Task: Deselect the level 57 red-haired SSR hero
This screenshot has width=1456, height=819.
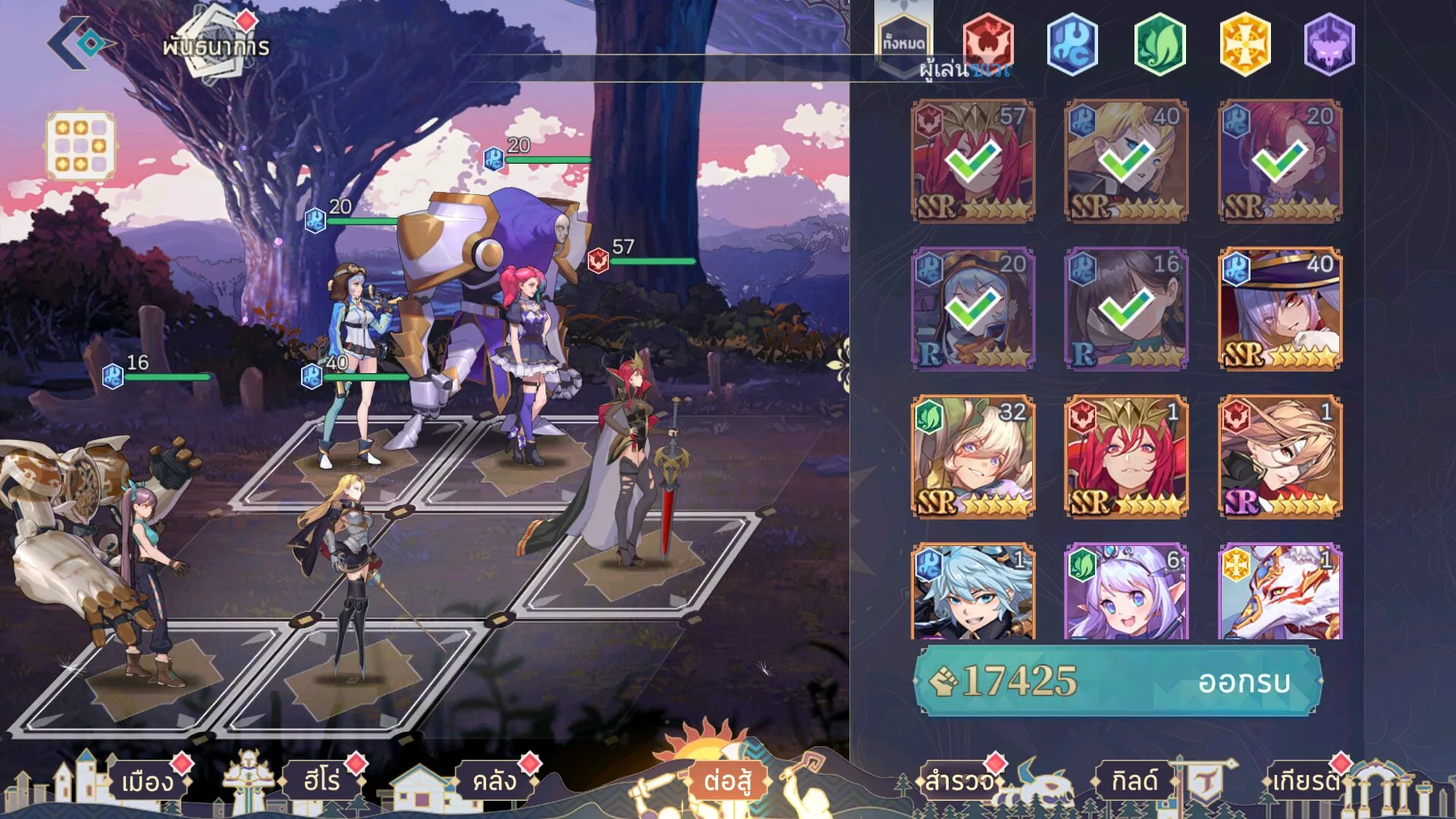Action: click(973, 161)
